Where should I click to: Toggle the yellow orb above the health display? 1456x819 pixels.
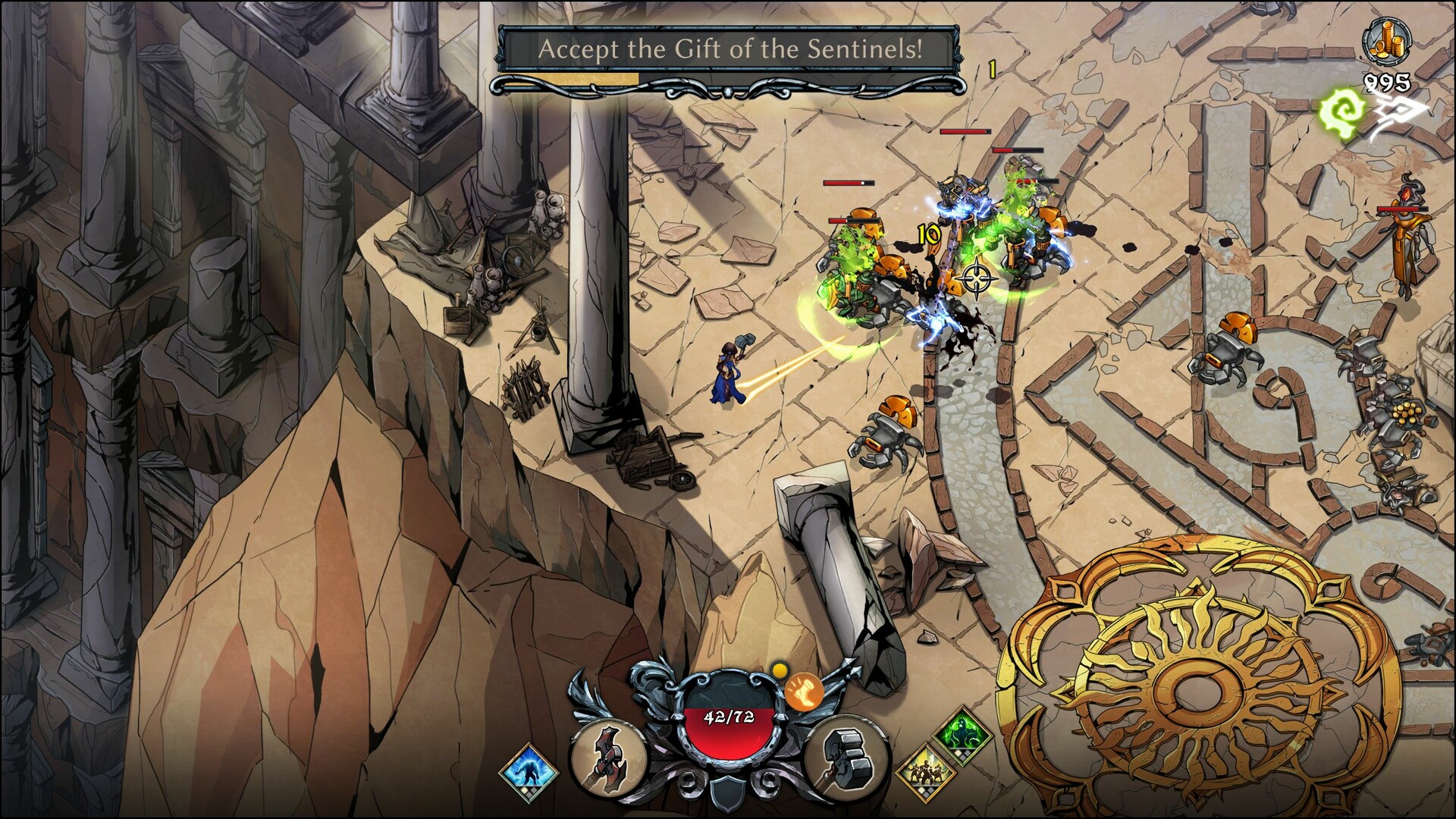[779, 671]
